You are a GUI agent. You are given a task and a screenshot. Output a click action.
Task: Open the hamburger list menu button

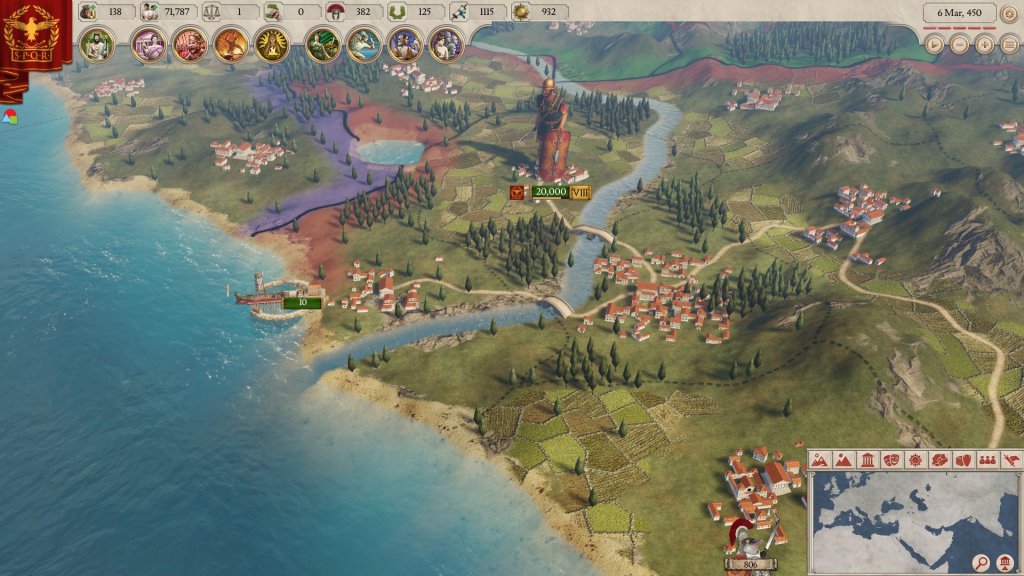point(1009,44)
